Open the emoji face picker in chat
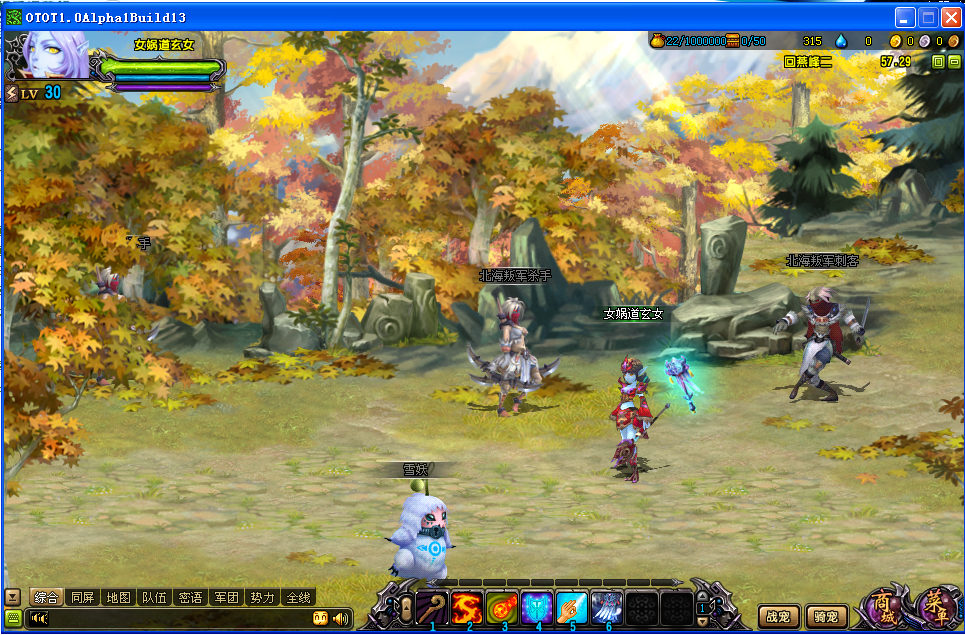 tap(321, 618)
